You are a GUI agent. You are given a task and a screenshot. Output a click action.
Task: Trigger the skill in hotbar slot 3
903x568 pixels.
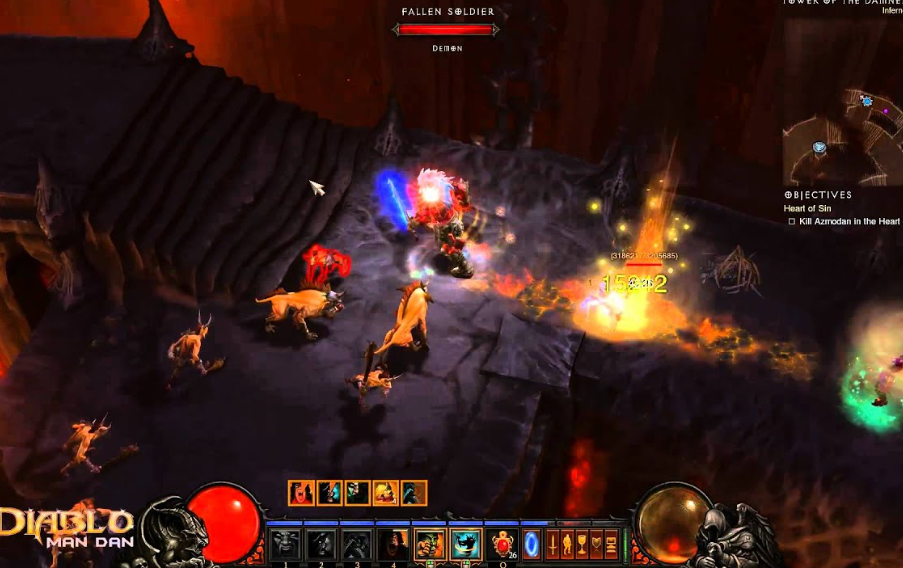coord(357,545)
